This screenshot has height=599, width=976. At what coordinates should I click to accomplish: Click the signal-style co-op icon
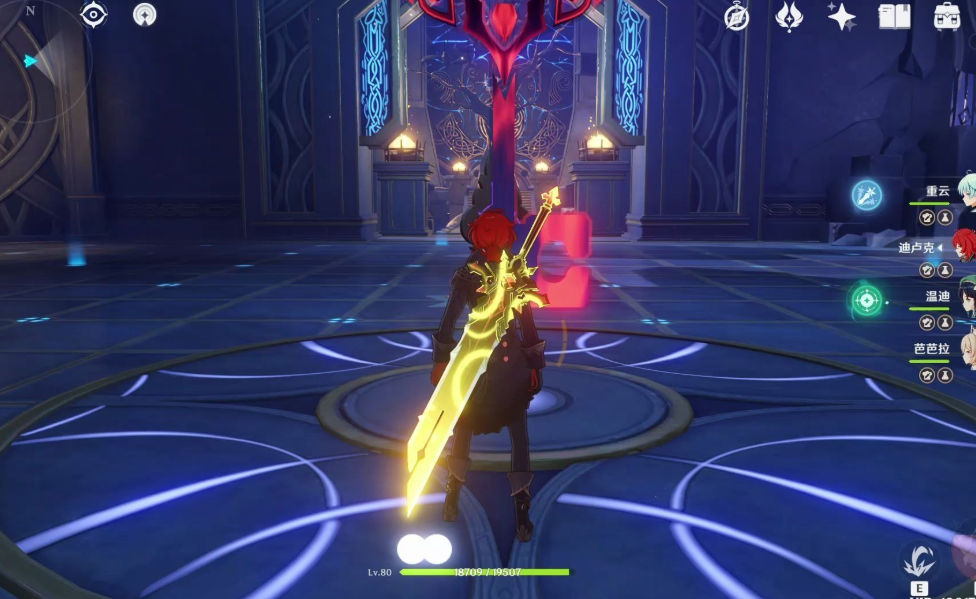pos(145,14)
